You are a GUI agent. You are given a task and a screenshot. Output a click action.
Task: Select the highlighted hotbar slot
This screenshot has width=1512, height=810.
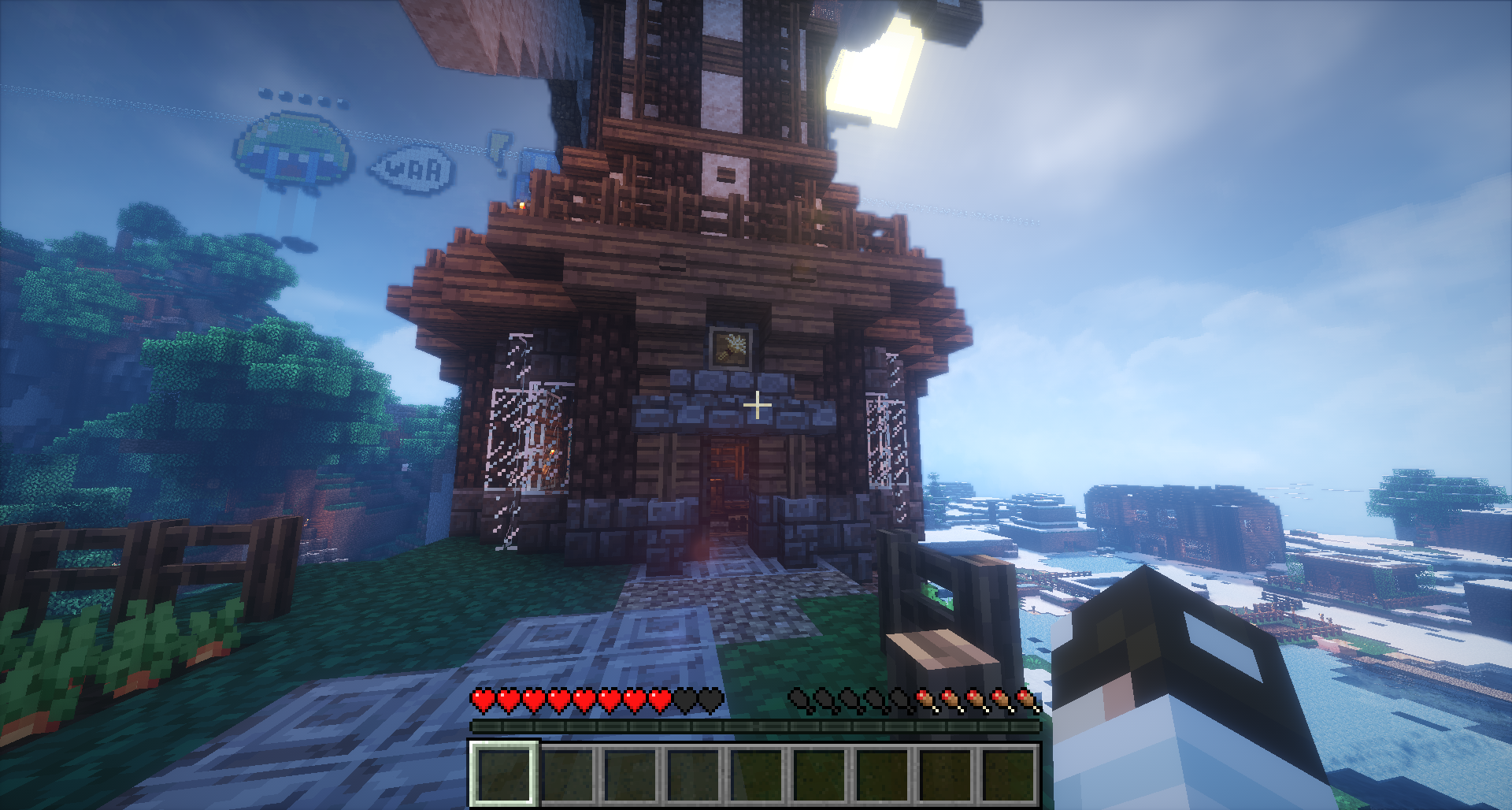point(504,773)
